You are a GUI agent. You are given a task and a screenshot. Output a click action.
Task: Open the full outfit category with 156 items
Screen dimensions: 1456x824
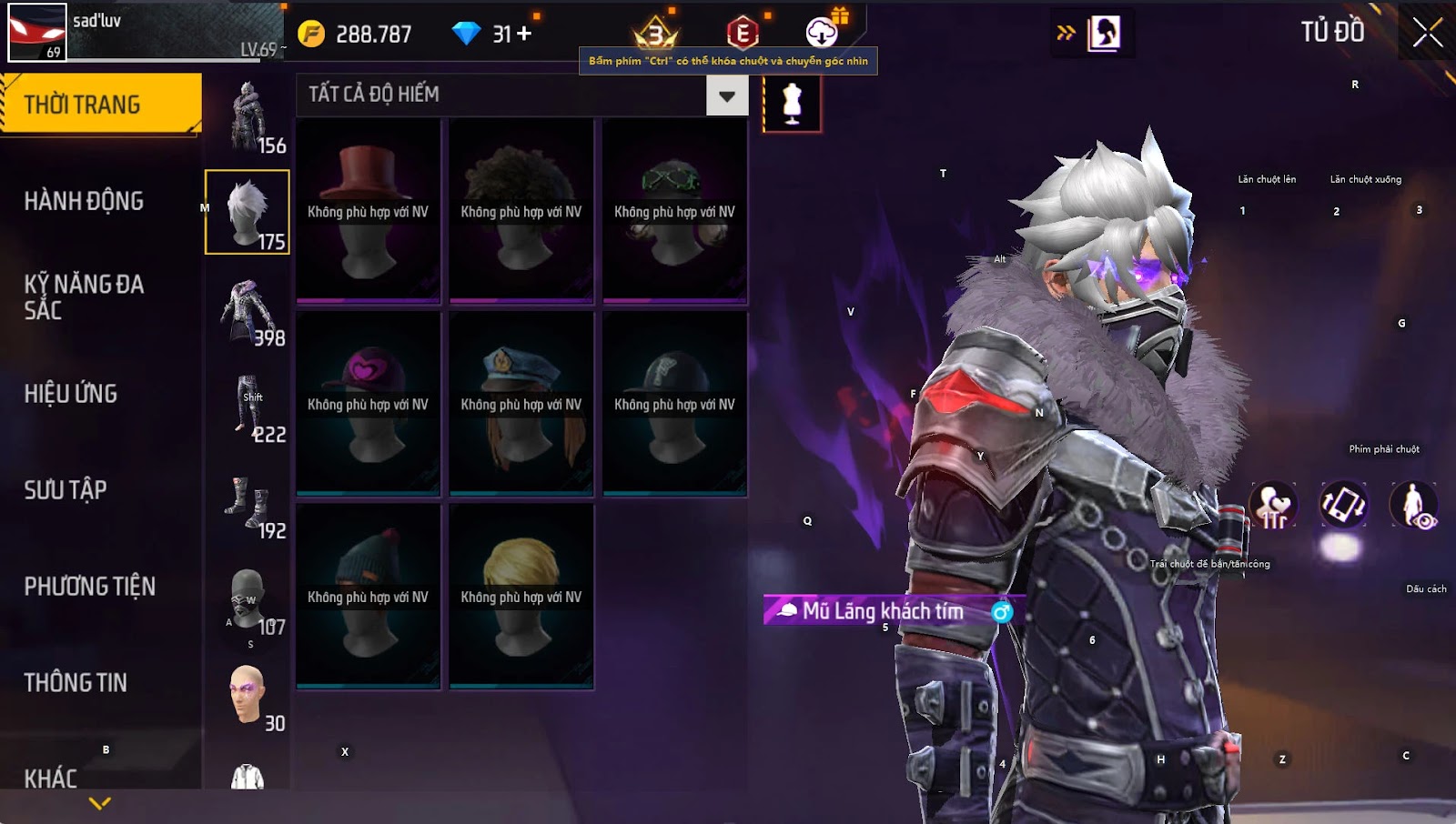coord(248,116)
